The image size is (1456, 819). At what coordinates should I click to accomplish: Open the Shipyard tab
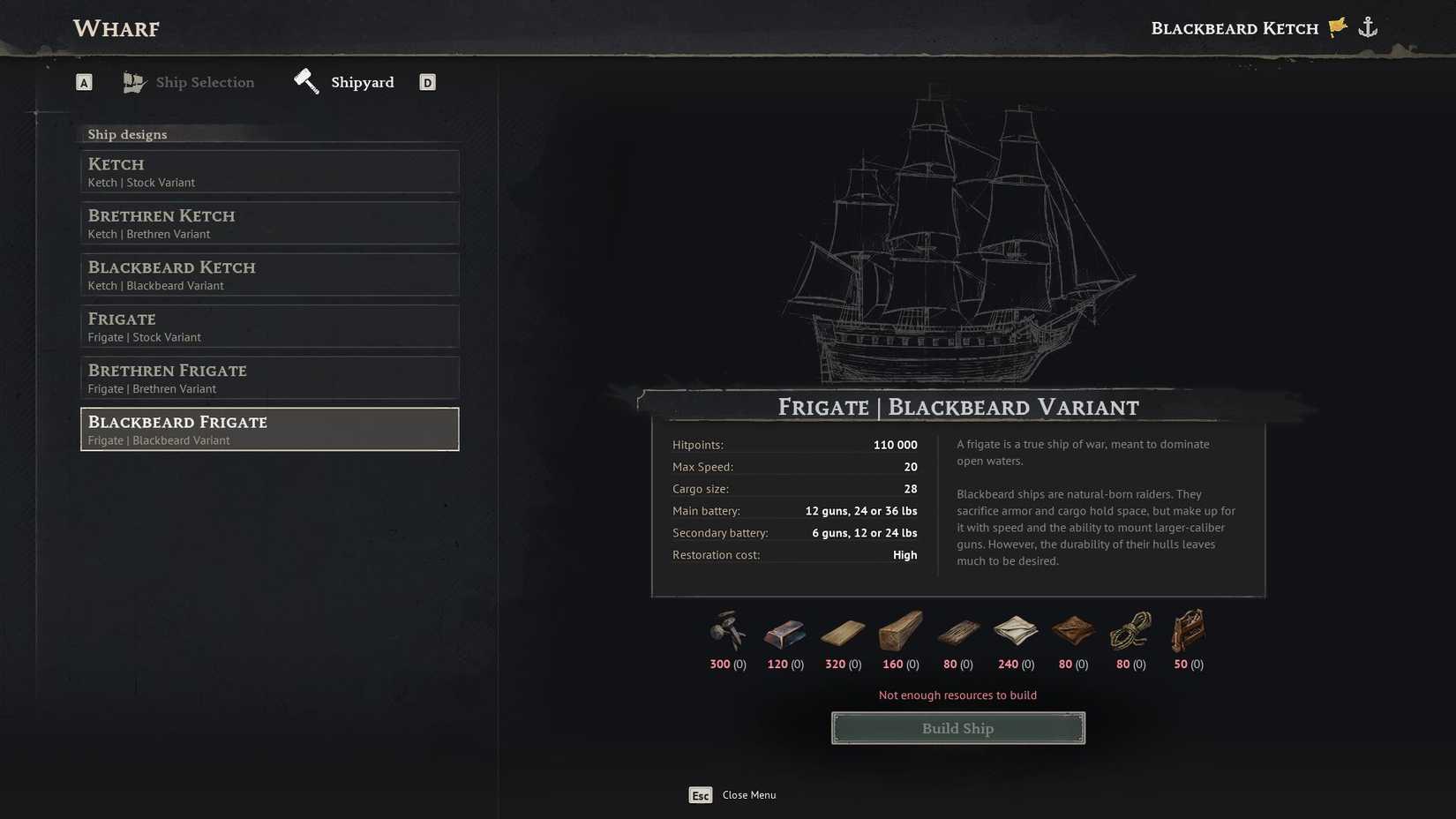pyautogui.click(x=362, y=82)
